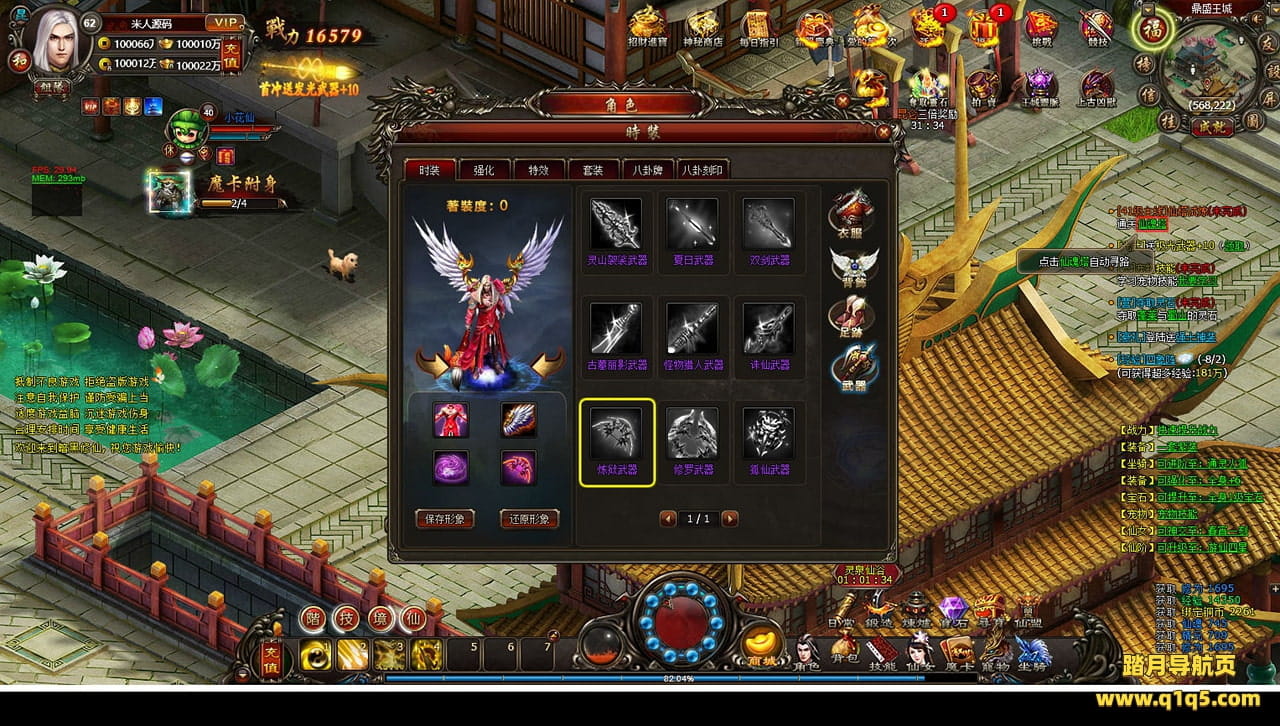
Task: Pick the 诛仙武器 weapon skin
Action: tap(768, 330)
